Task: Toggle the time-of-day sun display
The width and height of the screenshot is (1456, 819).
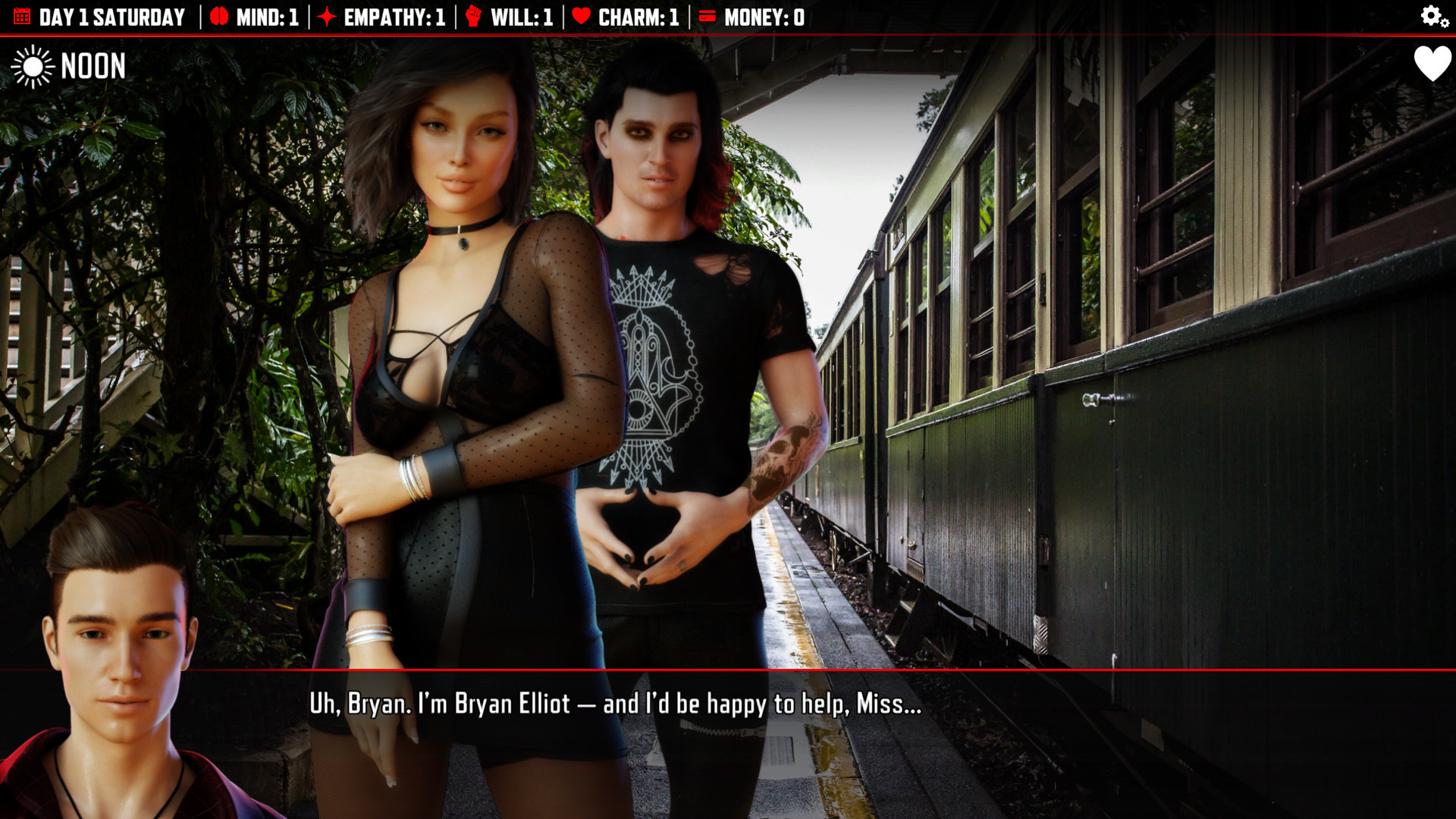Action: coord(33,67)
